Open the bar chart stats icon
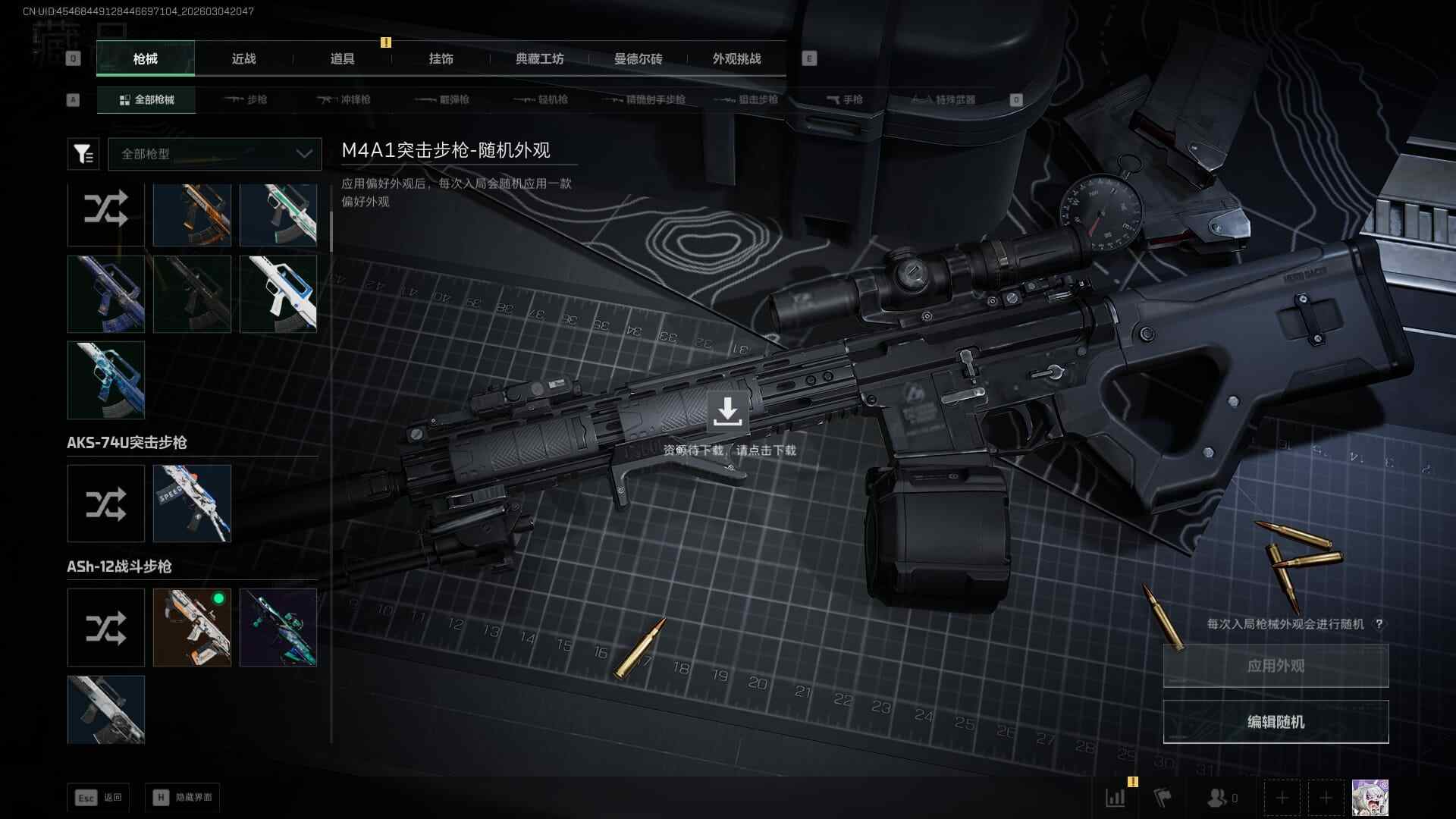Image resolution: width=1456 pixels, height=819 pixels. (1116, 798)
